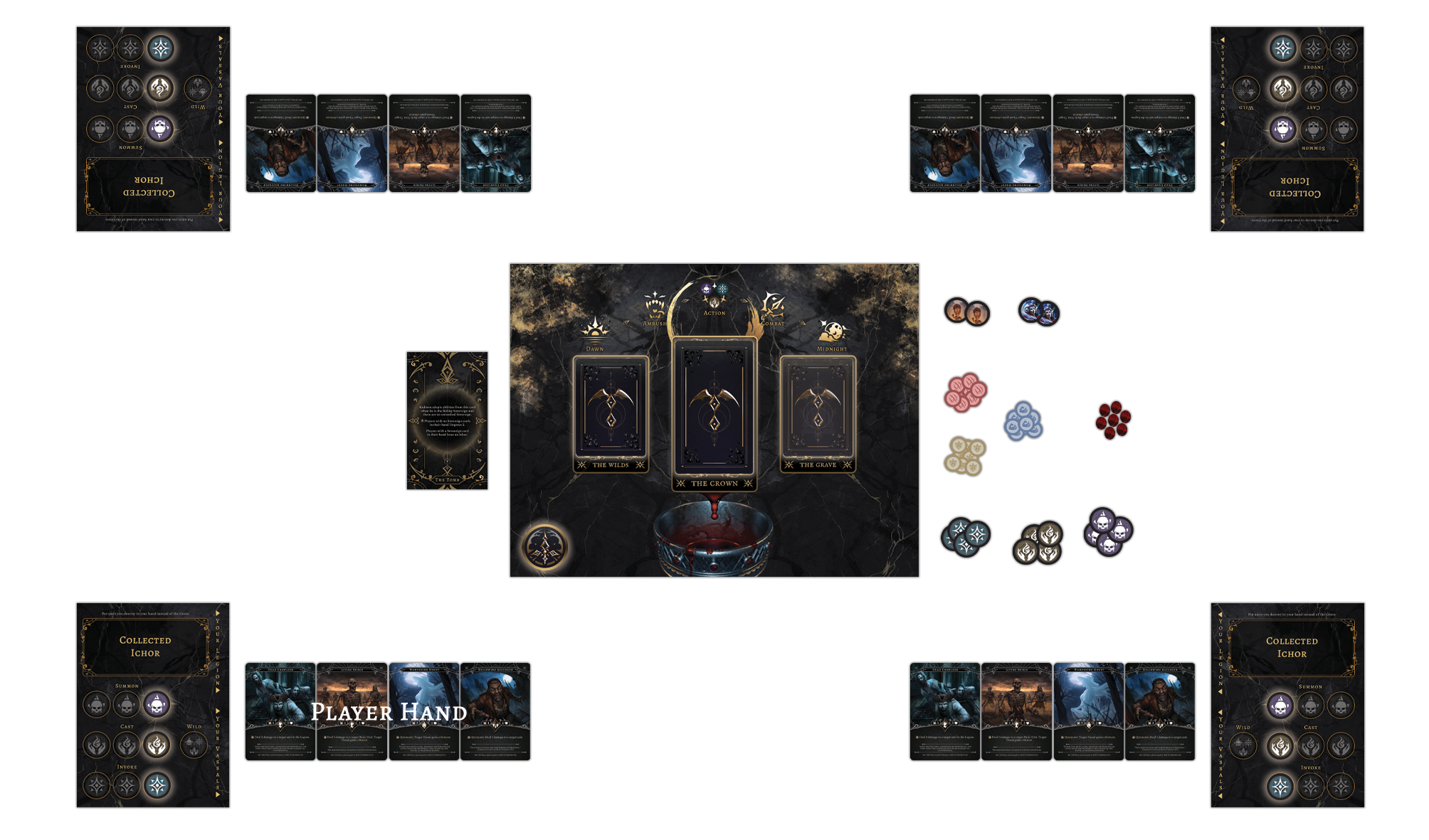The height and width of the screenshot is (840, 1429).
Task: Grab the light blue token pile
Action: (1023, 420)
